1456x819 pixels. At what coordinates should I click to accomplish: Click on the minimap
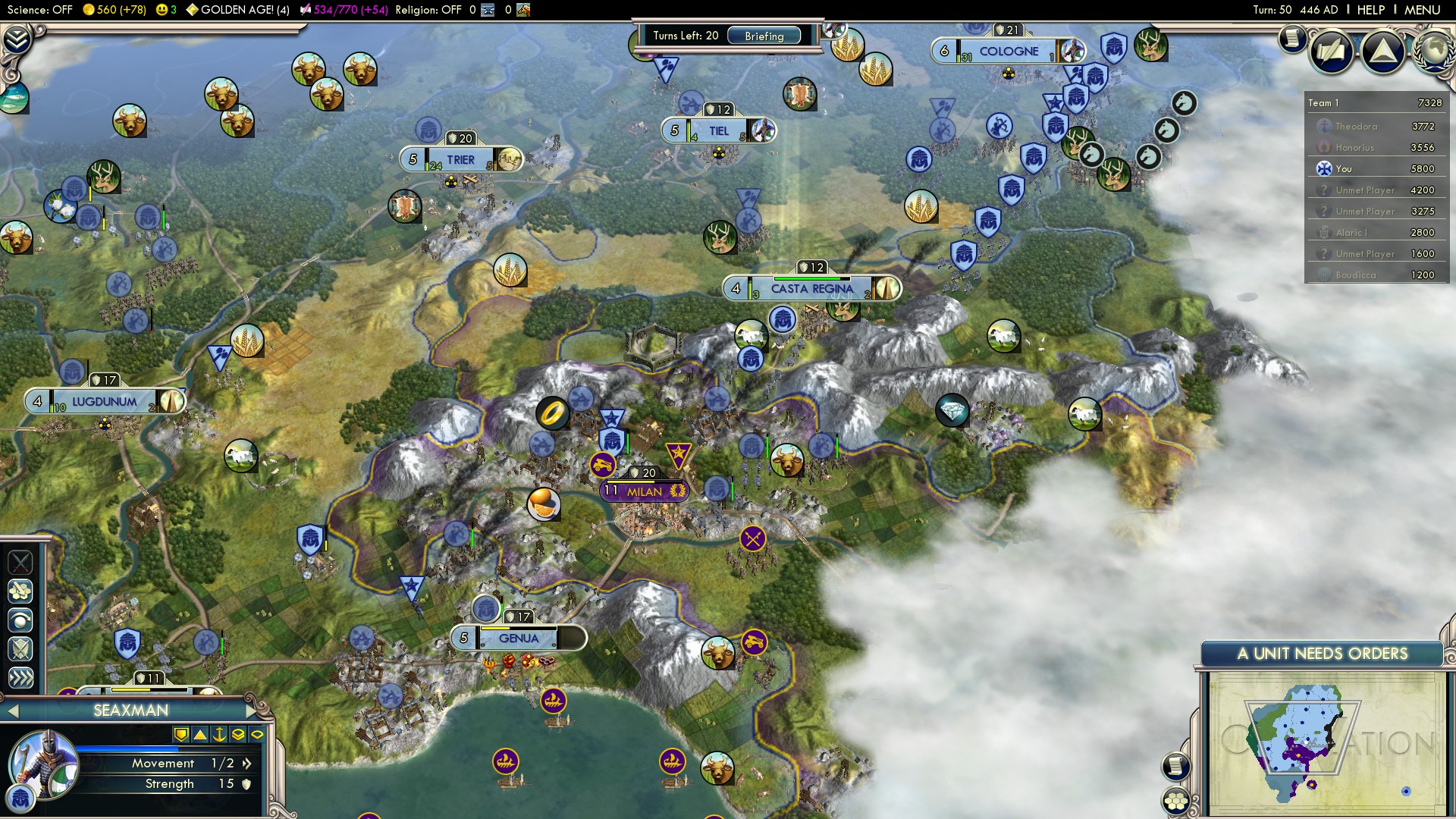[x=1323, y=743]
